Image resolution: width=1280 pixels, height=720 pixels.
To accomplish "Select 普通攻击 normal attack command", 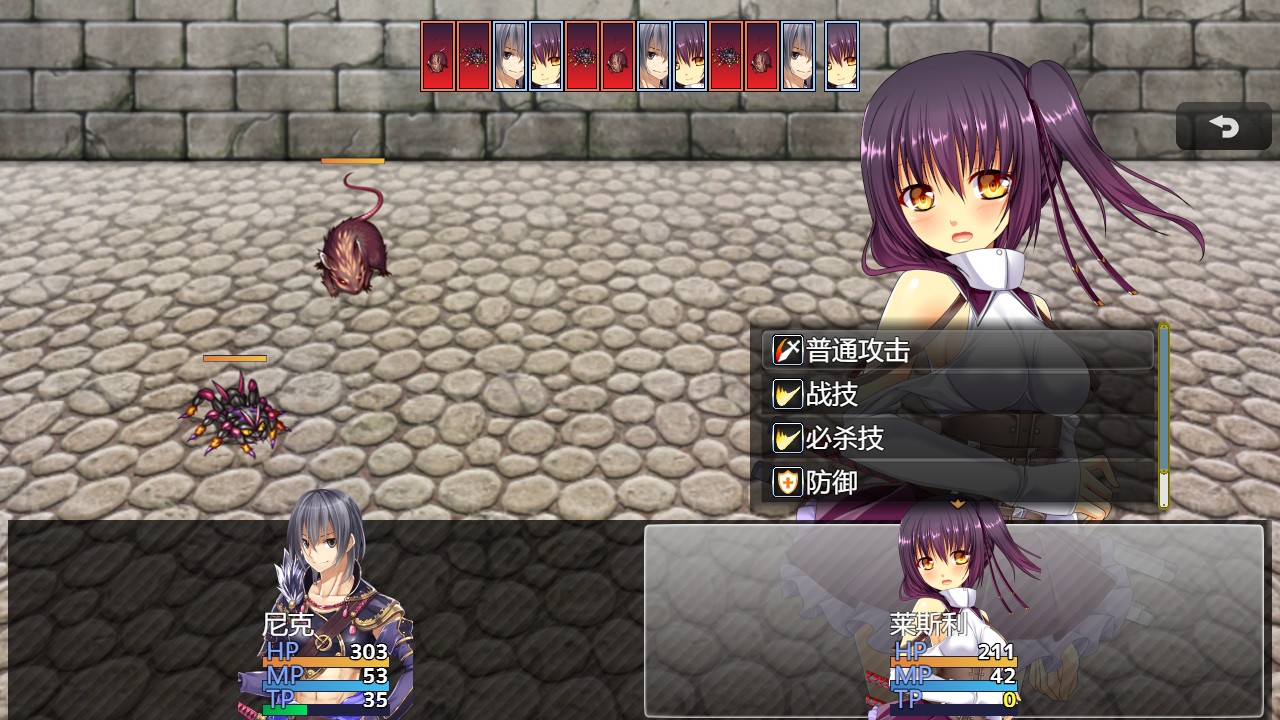I will (x=958, y=351).
